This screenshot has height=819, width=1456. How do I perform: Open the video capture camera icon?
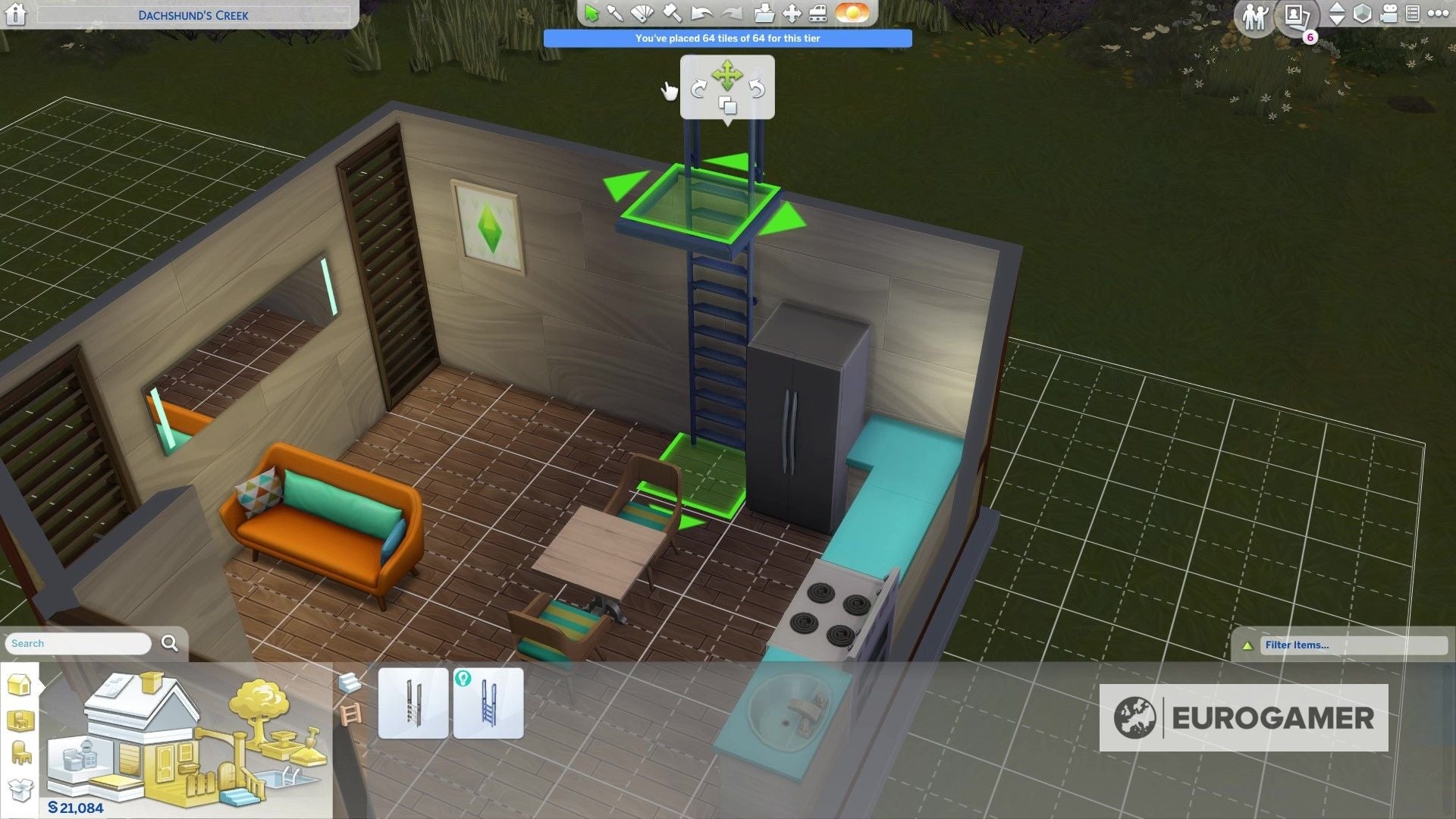click(1389, 13)
